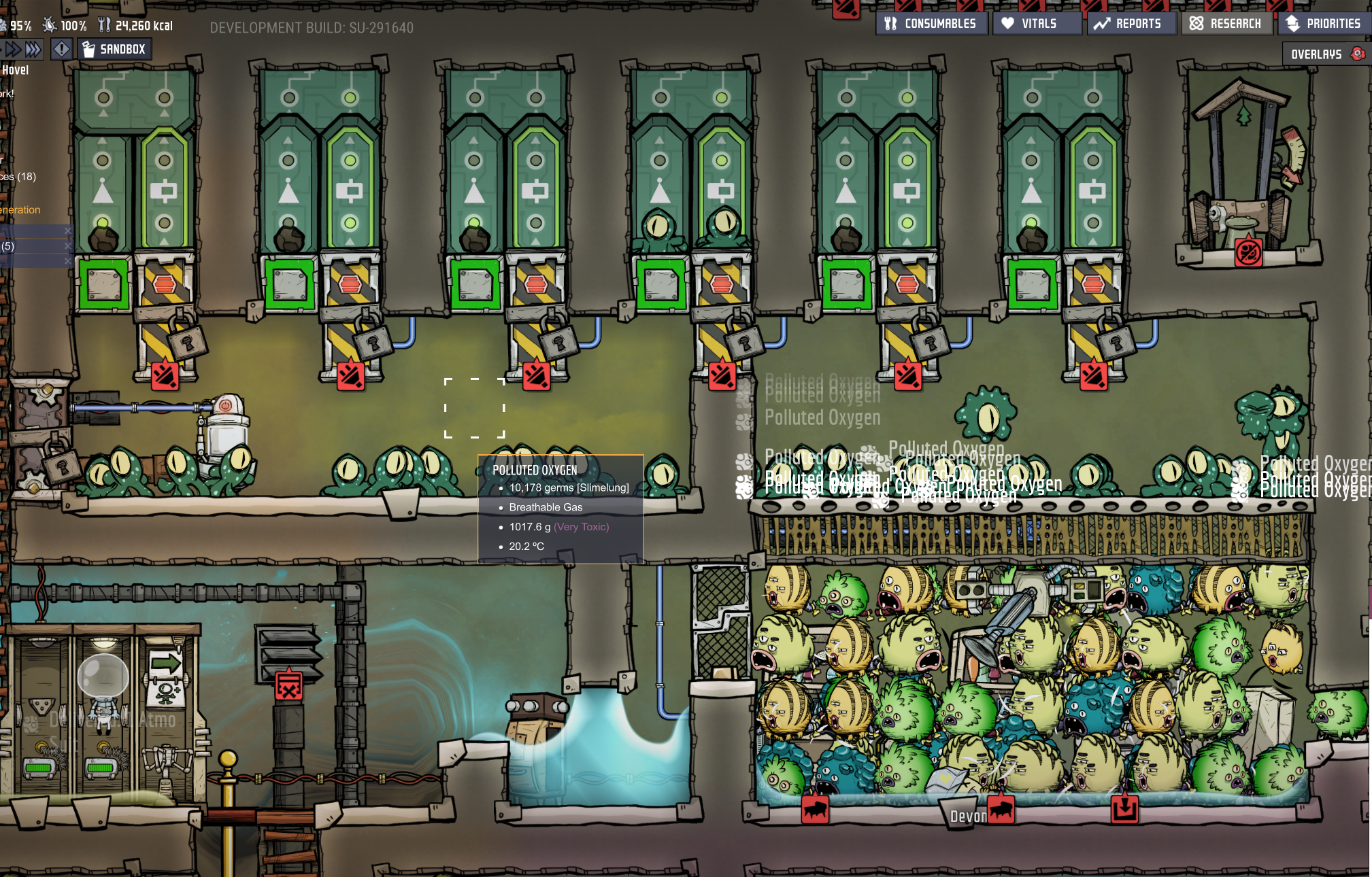Viewport: 1372px width, 877px height.
Task: Set game speed to double-arrow fast
Action: click(12, 49)
